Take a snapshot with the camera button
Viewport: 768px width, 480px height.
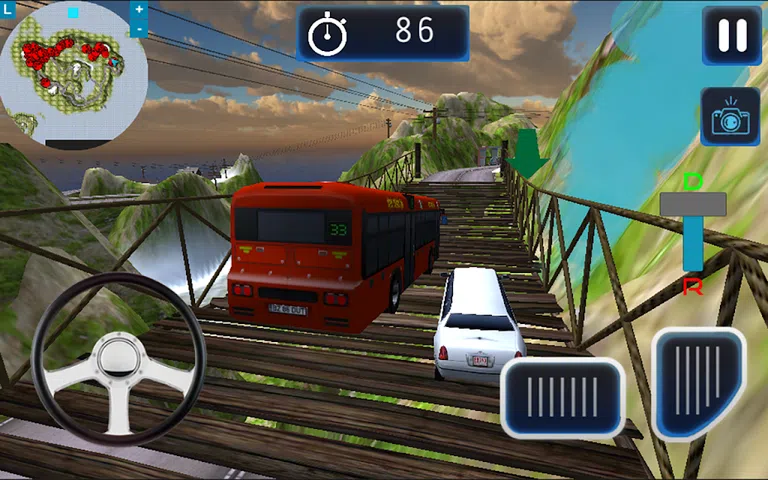[730, 117]
